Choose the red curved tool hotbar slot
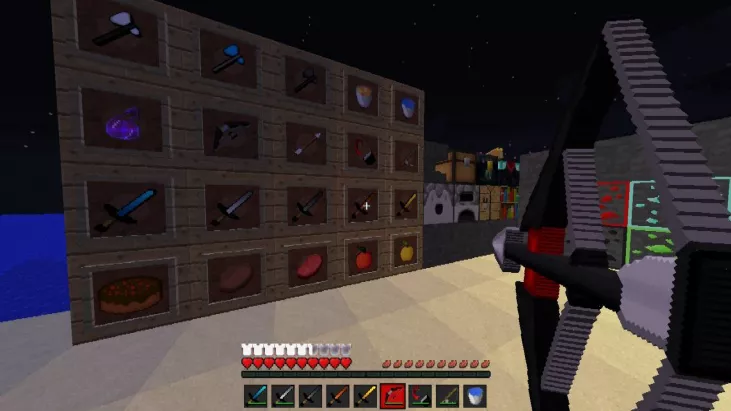This screenshot has width=731, height=411. pos(419,396)
